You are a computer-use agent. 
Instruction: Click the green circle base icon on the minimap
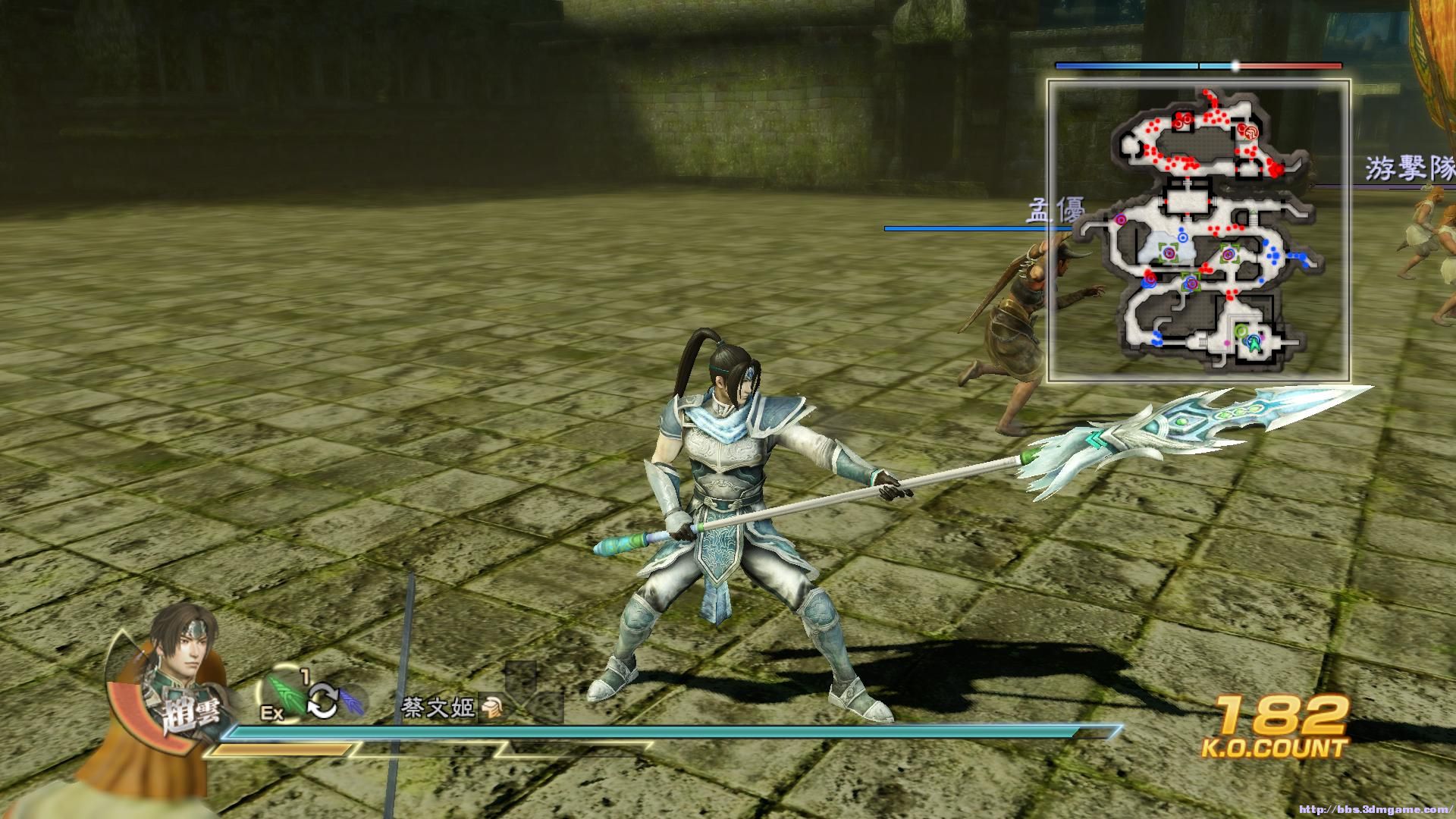point(1240,332)
